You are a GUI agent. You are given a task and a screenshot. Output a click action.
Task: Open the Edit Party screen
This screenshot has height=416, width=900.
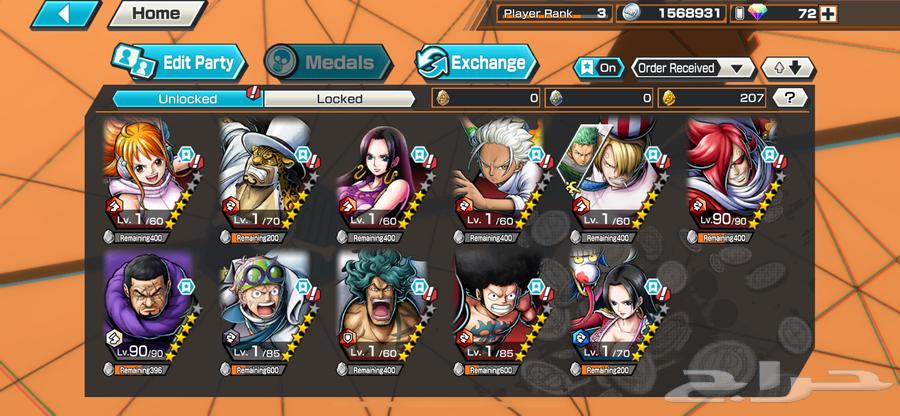click(178, 63)
